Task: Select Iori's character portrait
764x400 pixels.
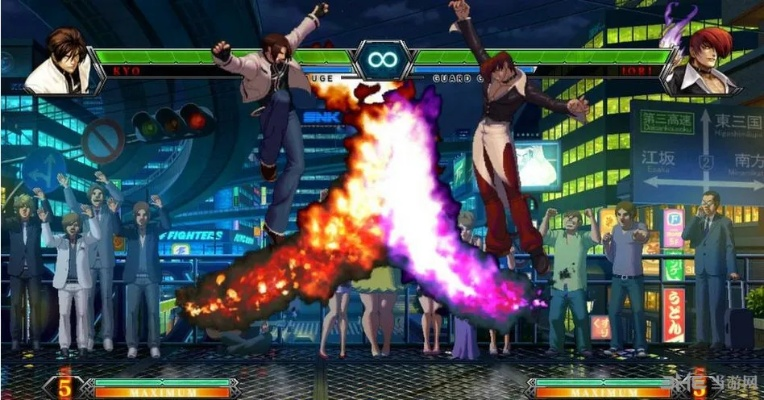Action: (x=701, y=62)
